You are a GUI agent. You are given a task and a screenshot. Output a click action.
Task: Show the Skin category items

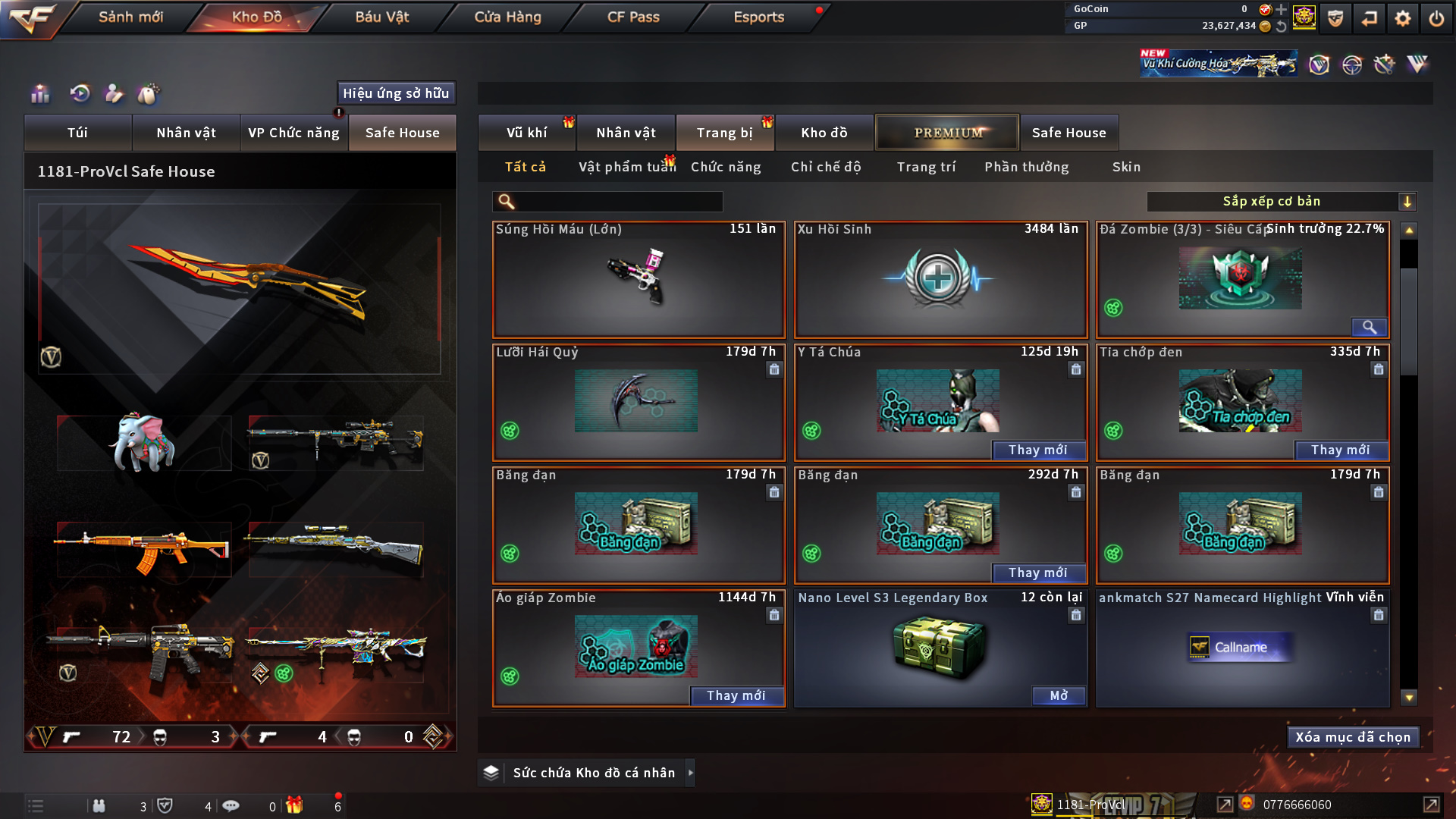(x=1126, y=167)
